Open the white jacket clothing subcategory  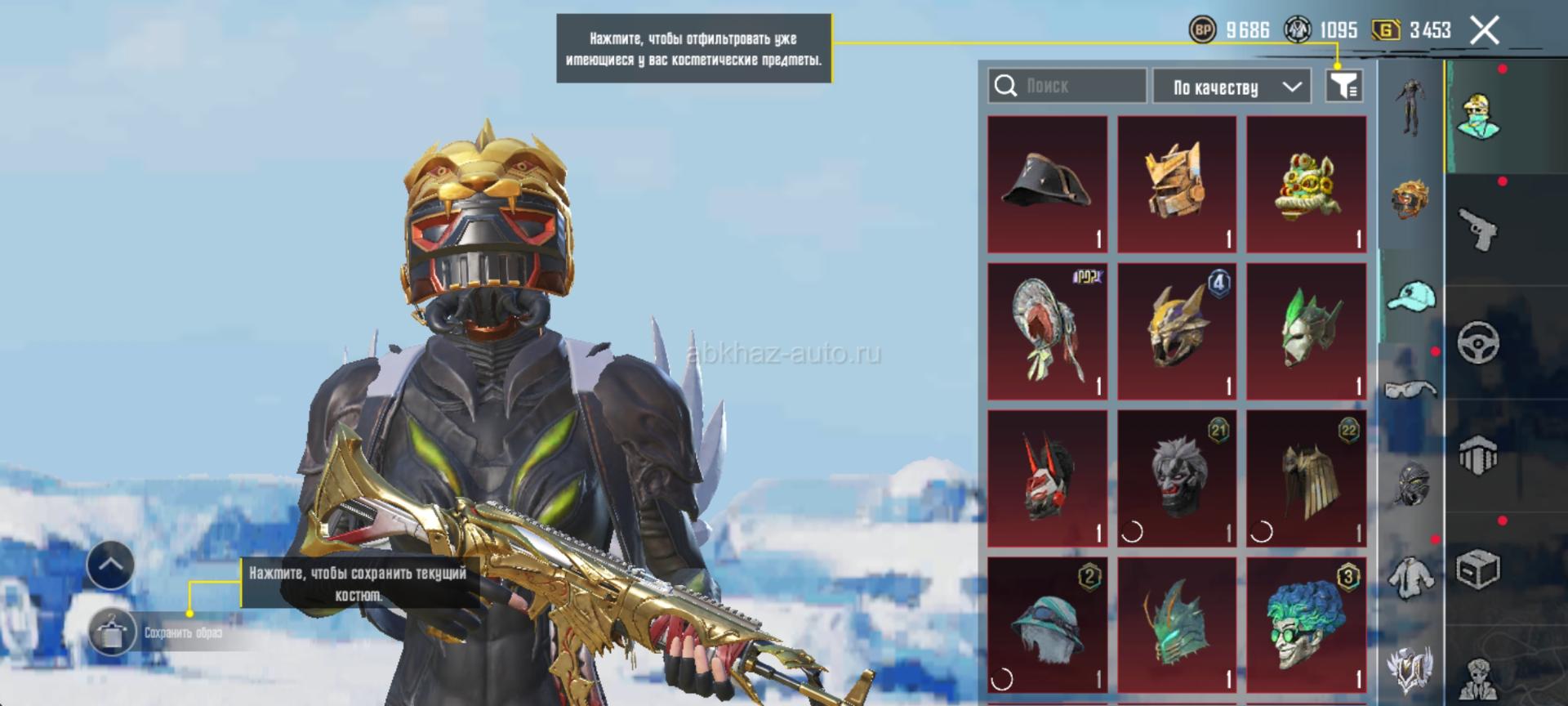click(1410, 577)
